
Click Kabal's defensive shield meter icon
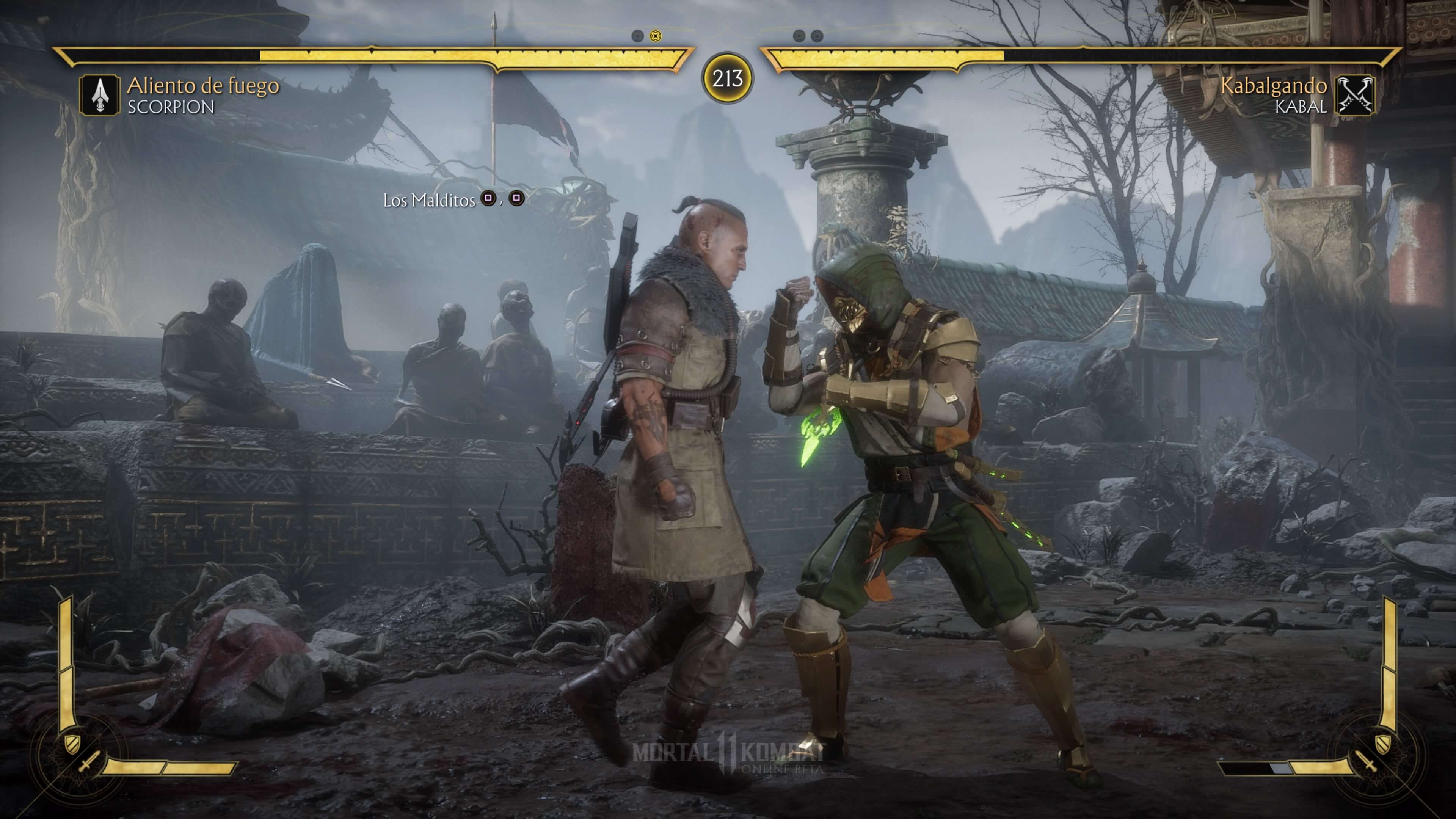(x=1382, y=743)
